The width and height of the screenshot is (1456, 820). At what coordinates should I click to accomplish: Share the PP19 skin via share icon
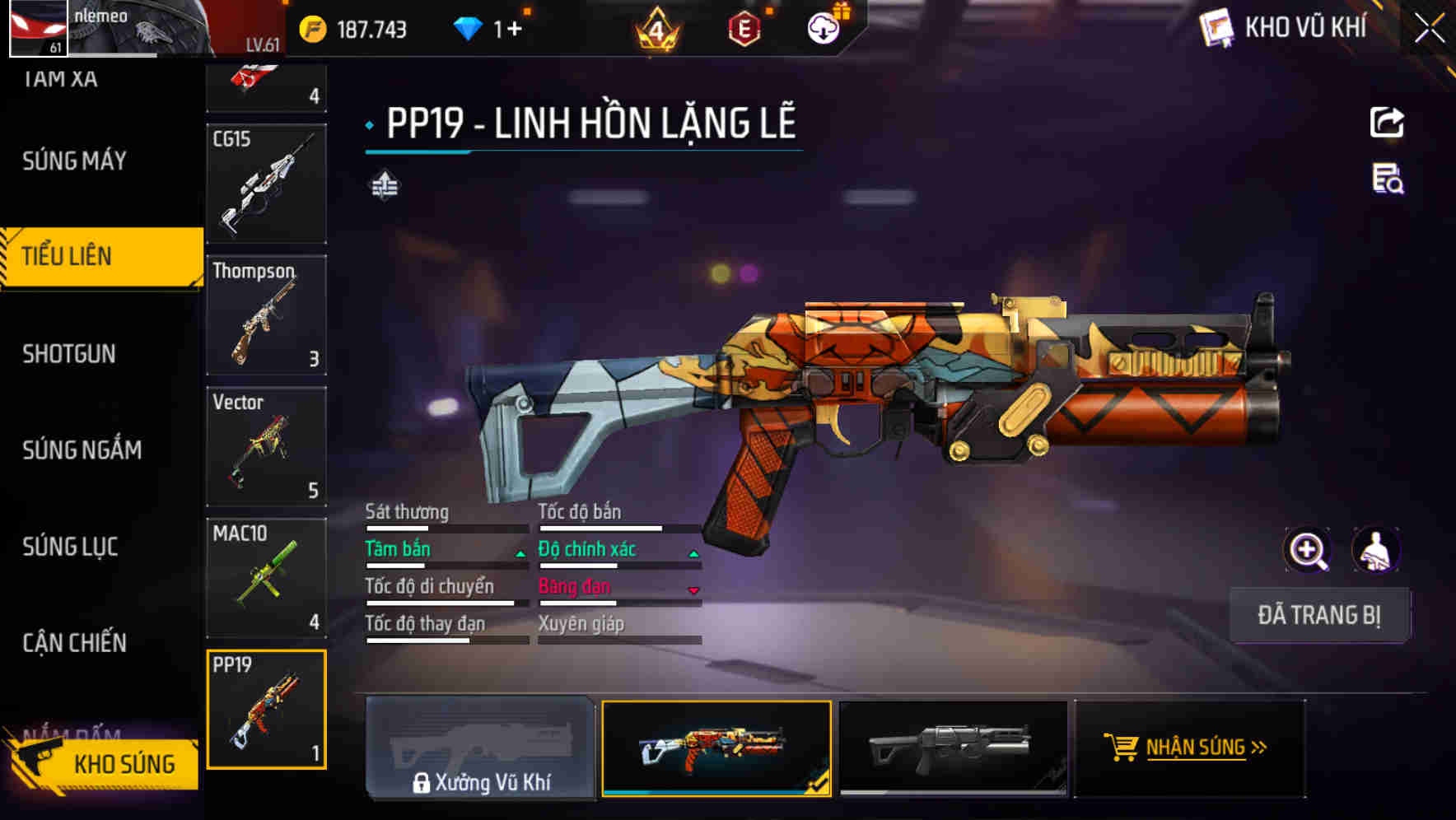point(1388,122)
